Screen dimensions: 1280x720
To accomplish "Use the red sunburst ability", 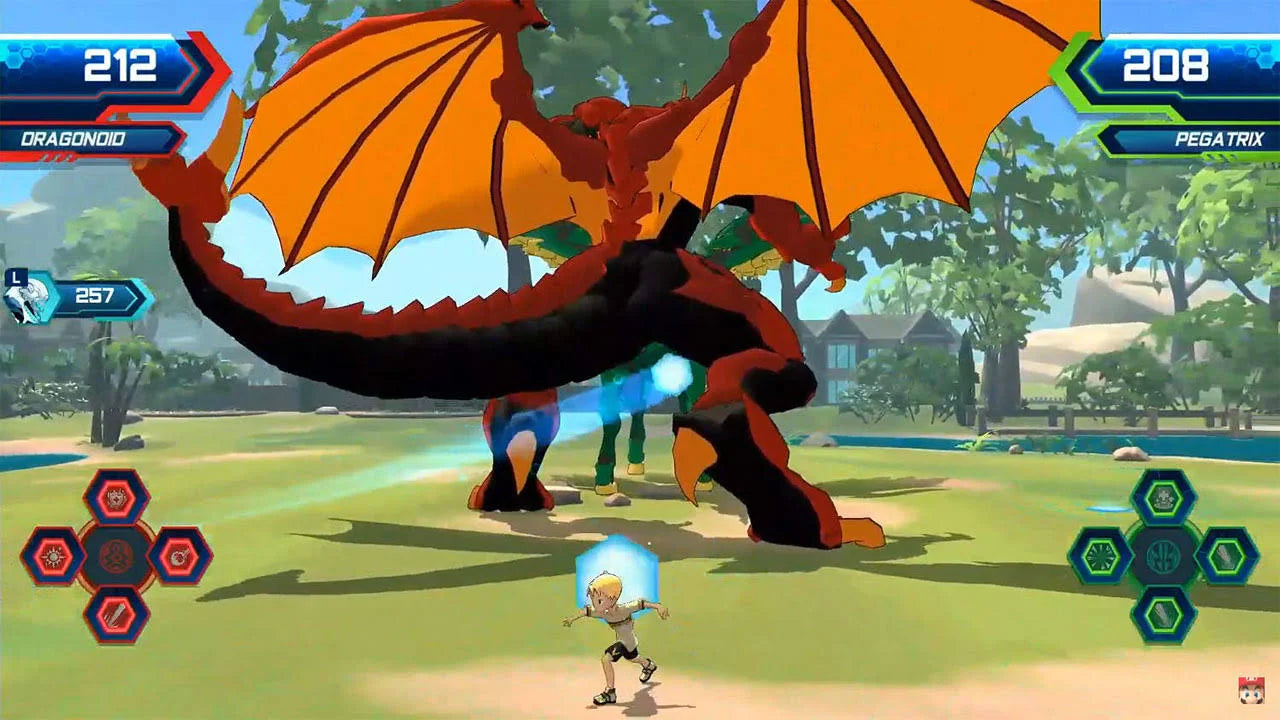I will [53, 556].
